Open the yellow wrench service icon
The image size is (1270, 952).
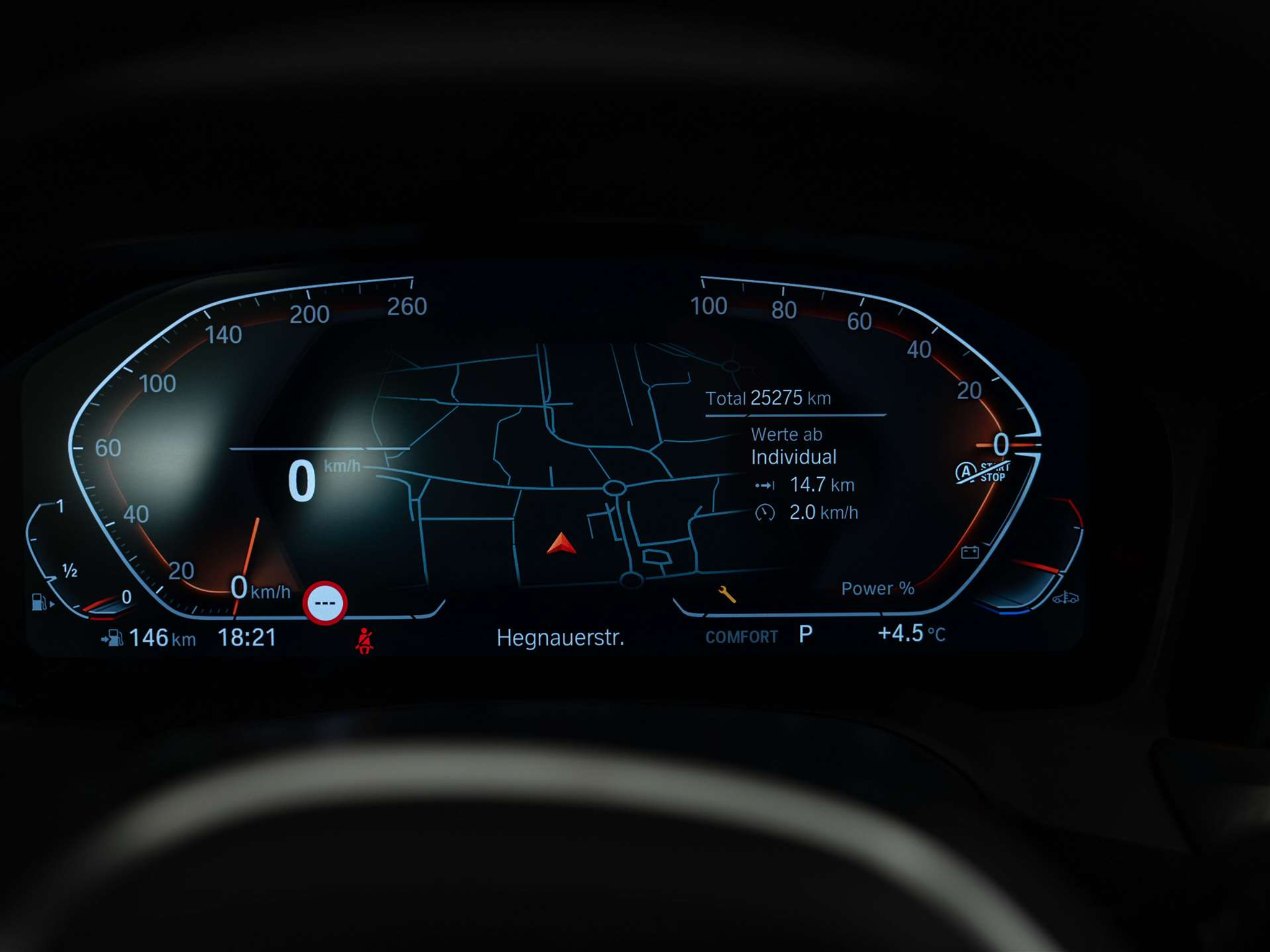point(727,594)
